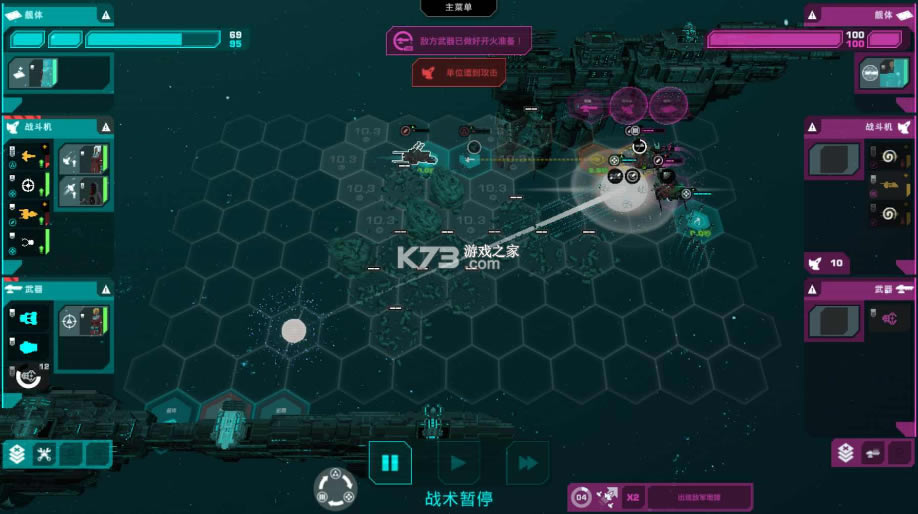Resume battle with the play button
This screenshot has height=514, width=918.
pyautogui.click(x=458, y=463)
